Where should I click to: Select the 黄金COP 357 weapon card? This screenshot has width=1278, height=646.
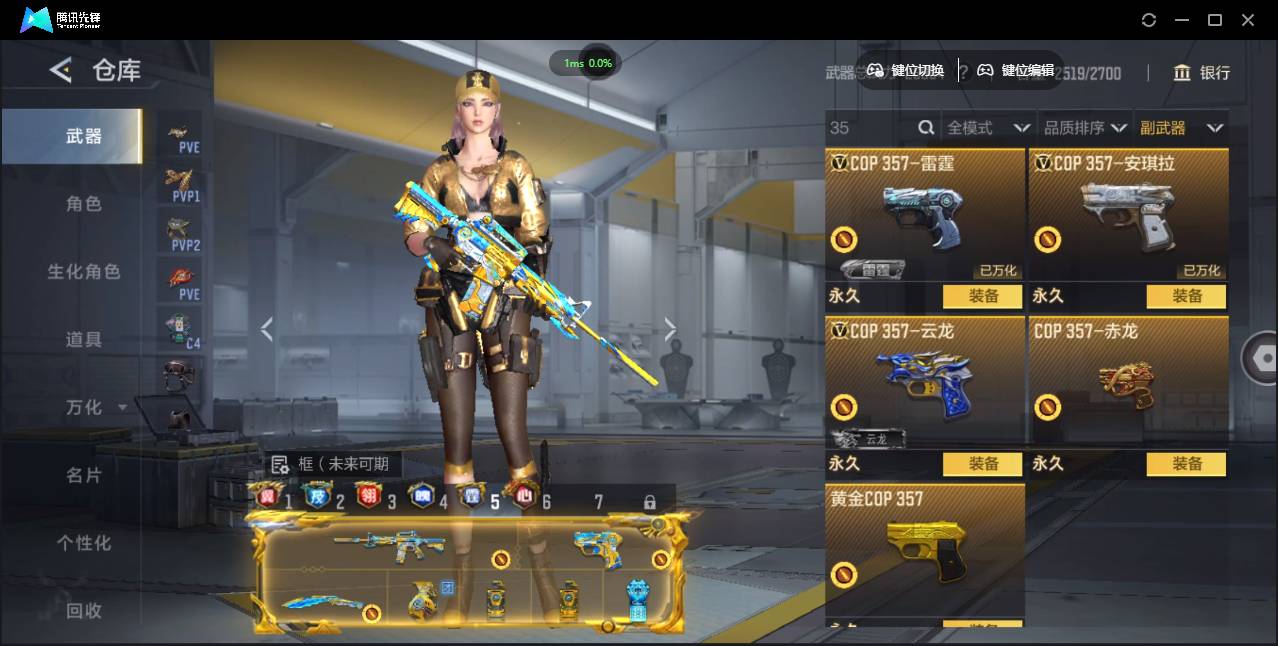point(925,545)
